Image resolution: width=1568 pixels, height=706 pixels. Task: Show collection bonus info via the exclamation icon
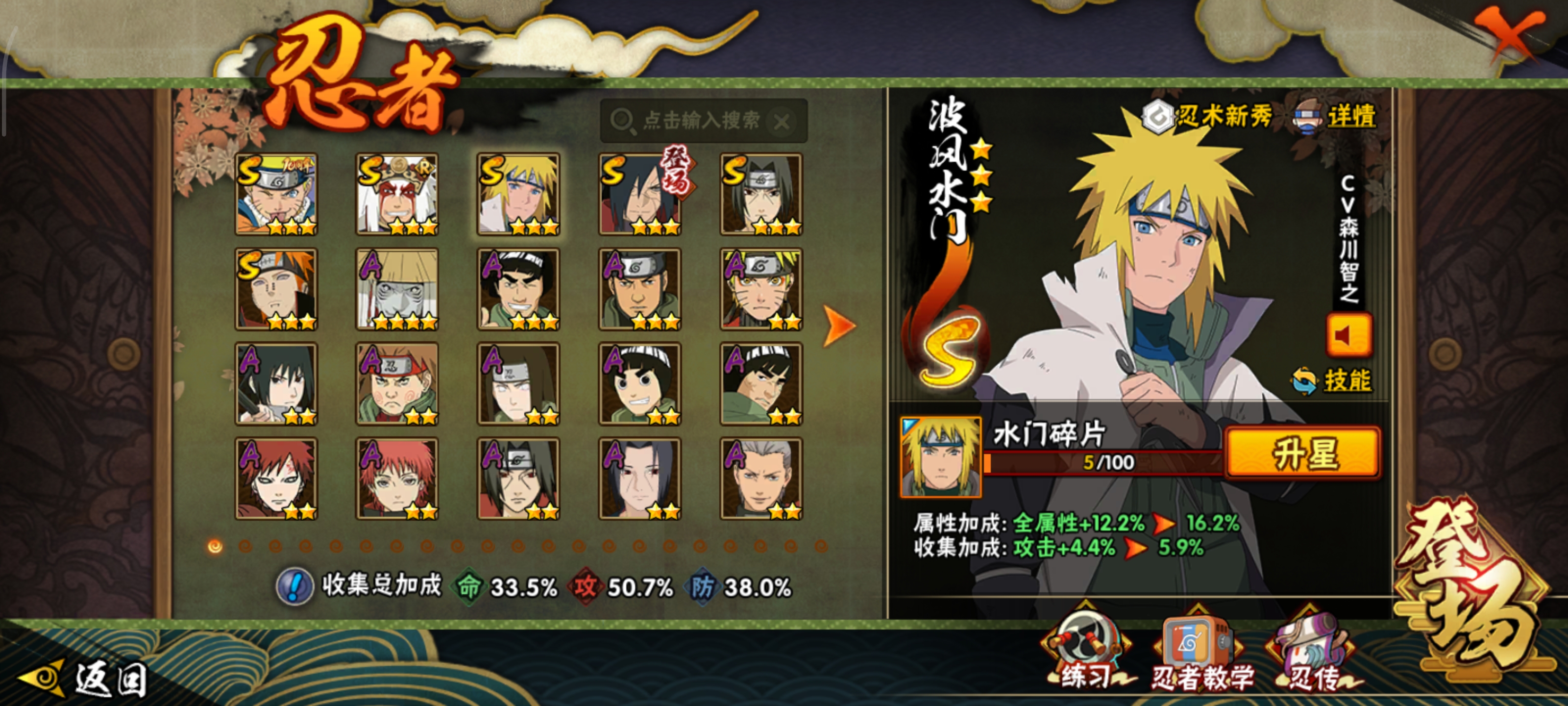[x=294, y=586]
